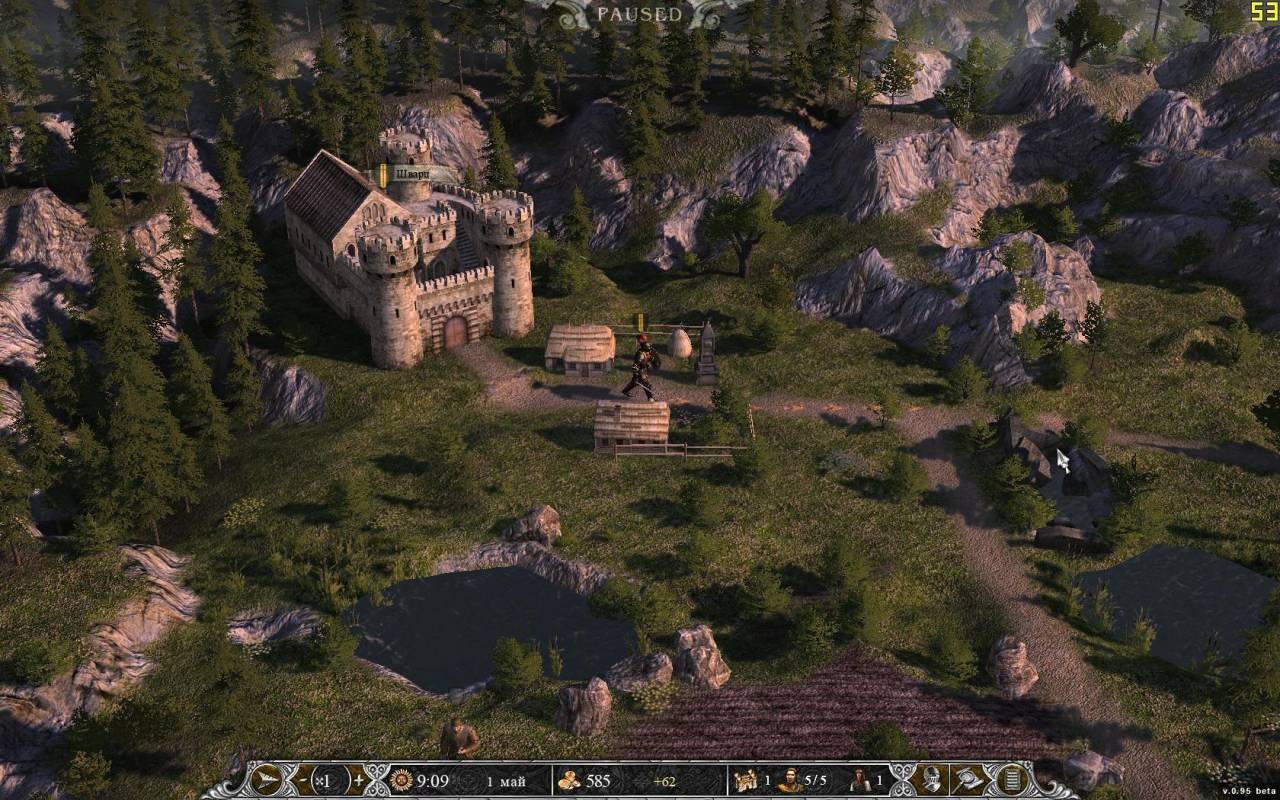Open the scroll and magnifier panel

coord(969,780)
